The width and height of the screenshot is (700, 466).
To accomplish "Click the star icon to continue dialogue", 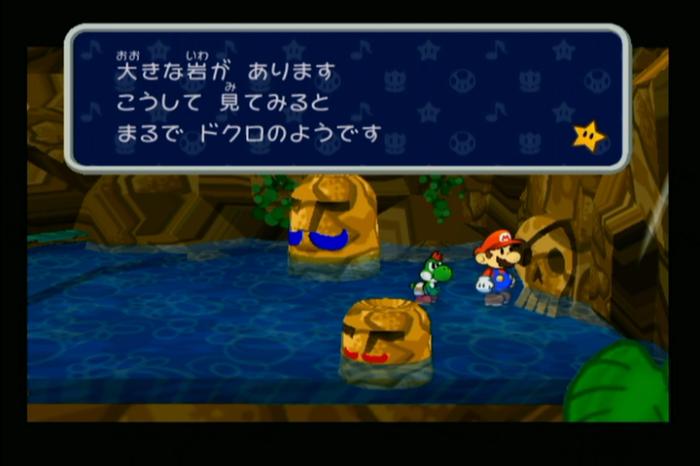I will point(589,135).
